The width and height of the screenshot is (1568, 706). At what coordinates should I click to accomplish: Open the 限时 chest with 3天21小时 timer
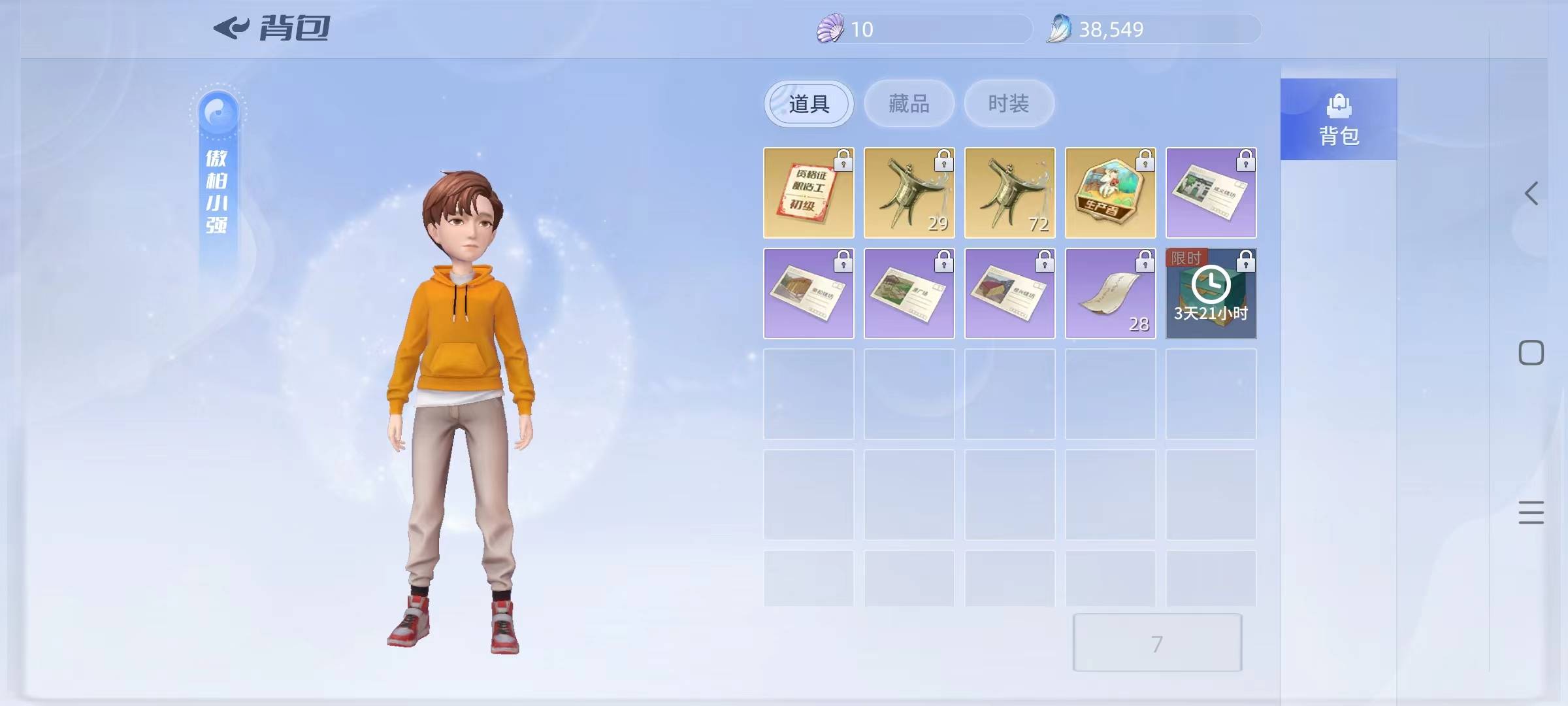tap(1211, 294)
